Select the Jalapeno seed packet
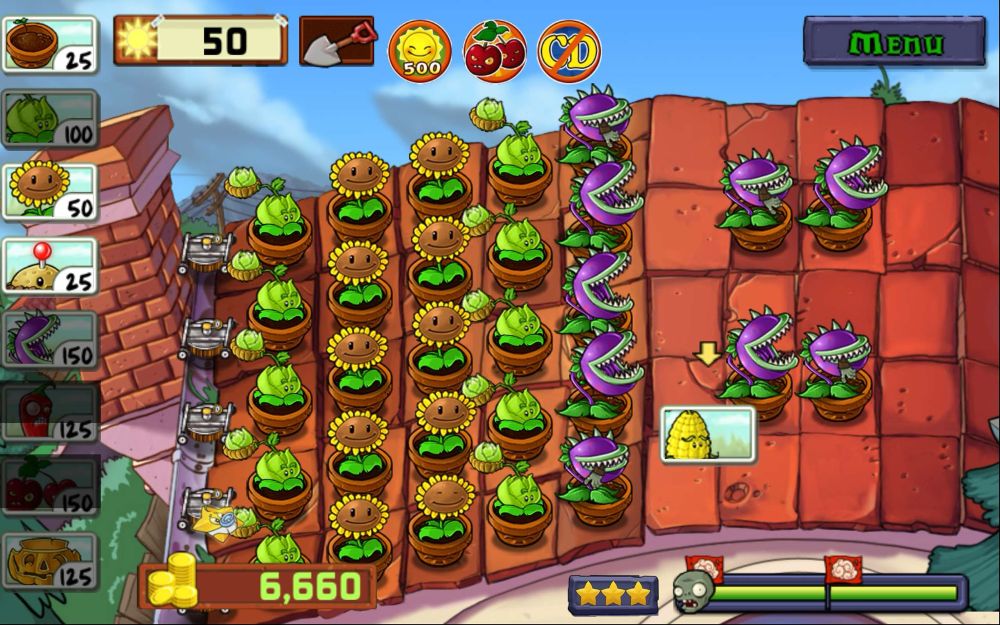This screenshot has height=625, width=1000. click(x=50, y=413)
